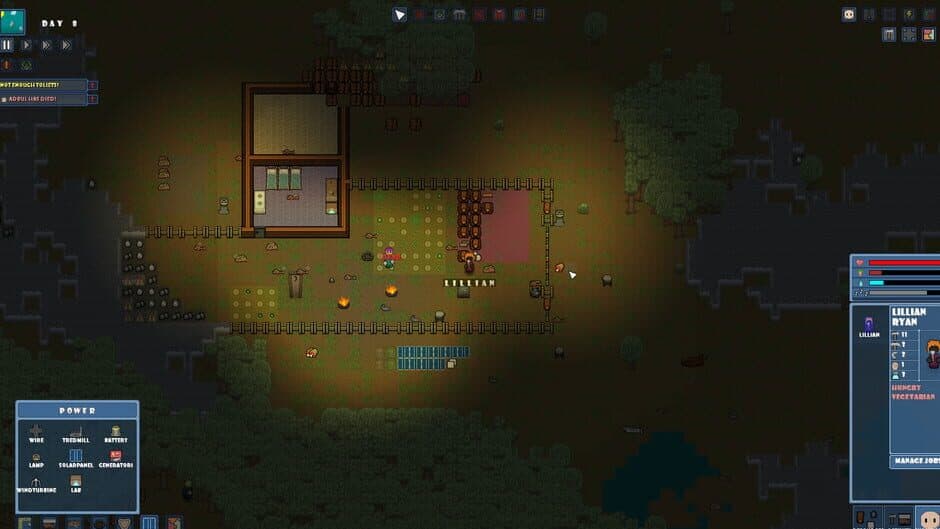This screenshot has height=529, width=940.
Task: Choose Wire from the Power menu
Action: (36, 432)
